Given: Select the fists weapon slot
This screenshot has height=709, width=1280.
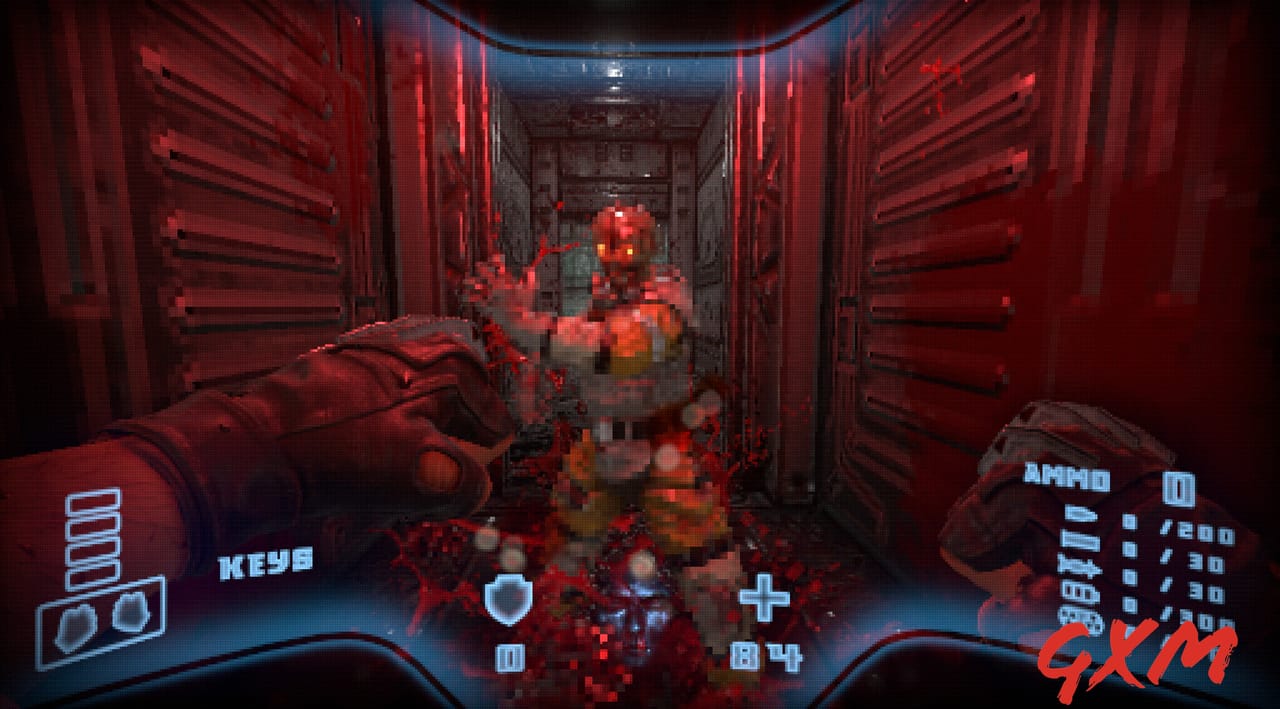Looking at the screenshot, I should click(102, 621).
